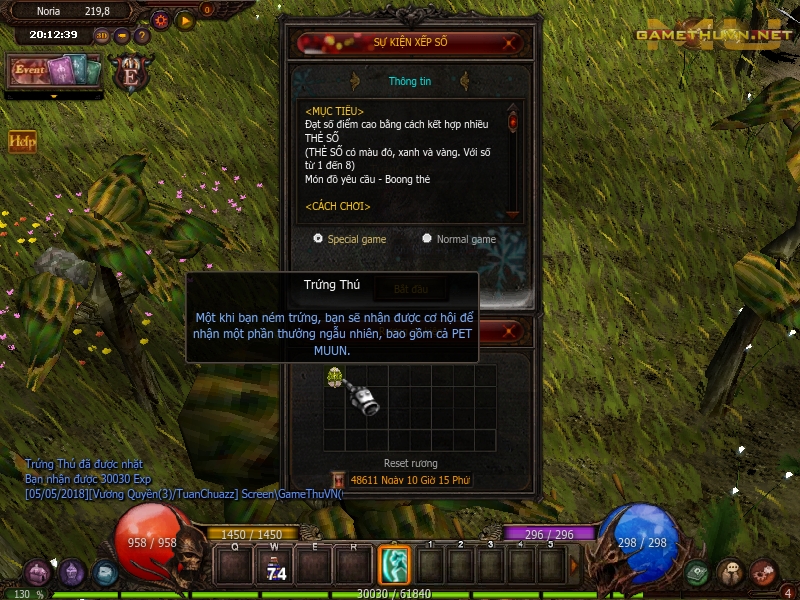800x600 pixels.
Task: Open the green book icon
Action: (x=699, y=572)
